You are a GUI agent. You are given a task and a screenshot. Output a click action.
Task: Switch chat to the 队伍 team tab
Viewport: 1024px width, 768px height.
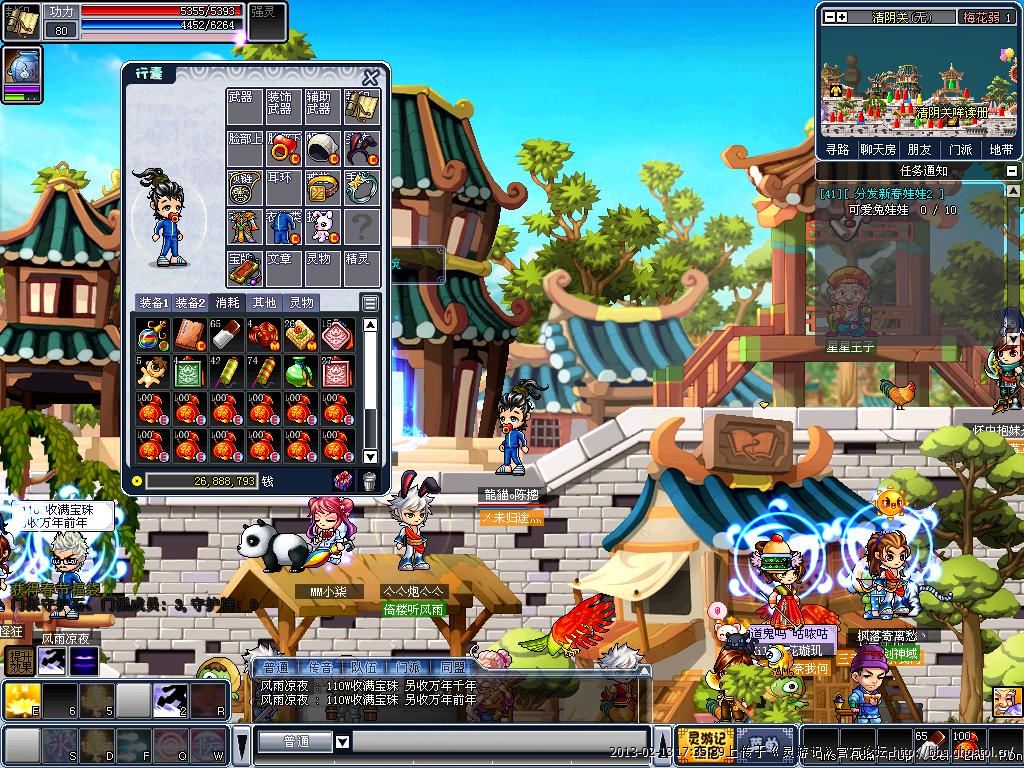pos(363,667)
